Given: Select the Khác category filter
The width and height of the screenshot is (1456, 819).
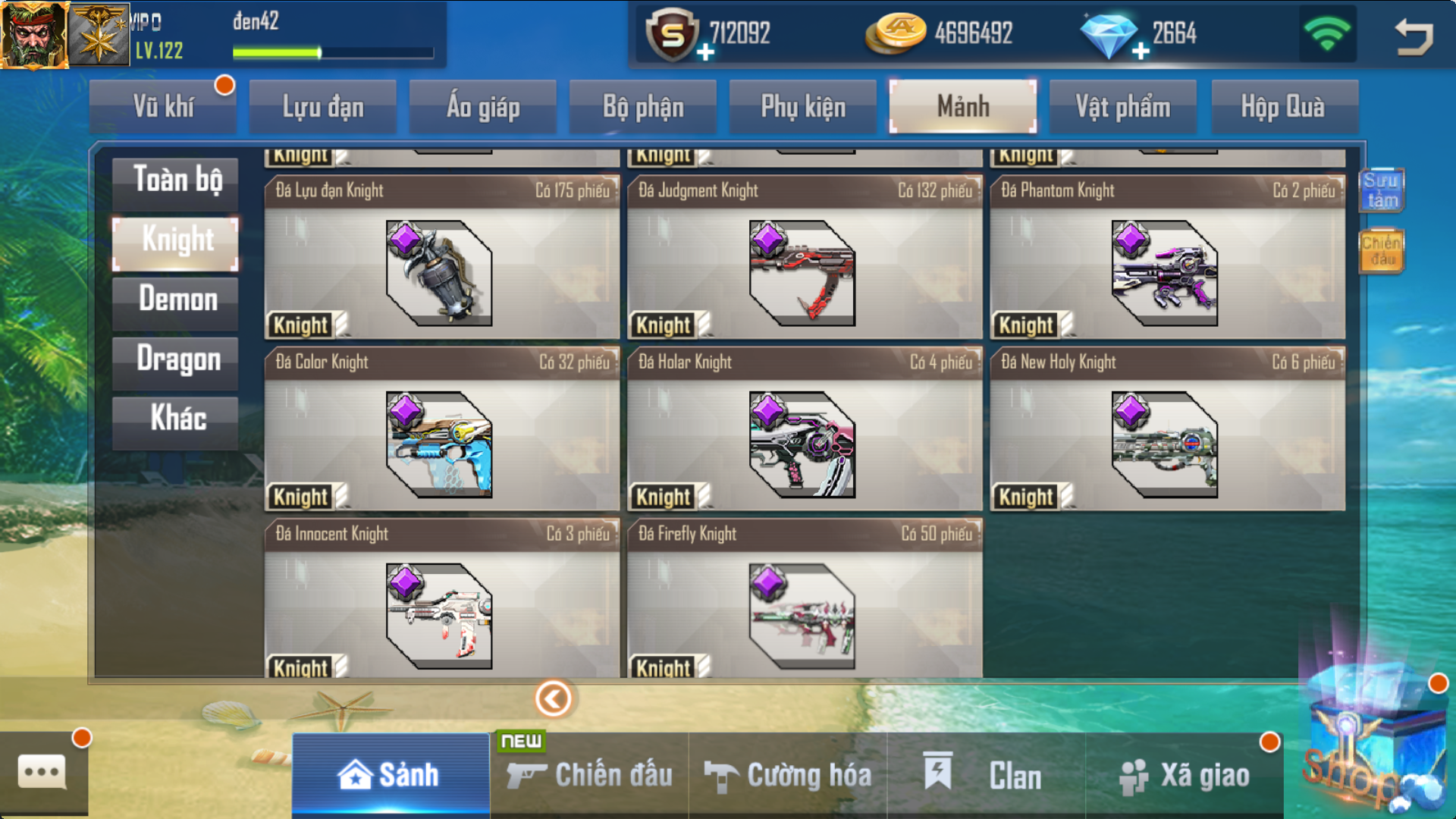Looking at the screenshot, I should point(176,419).
